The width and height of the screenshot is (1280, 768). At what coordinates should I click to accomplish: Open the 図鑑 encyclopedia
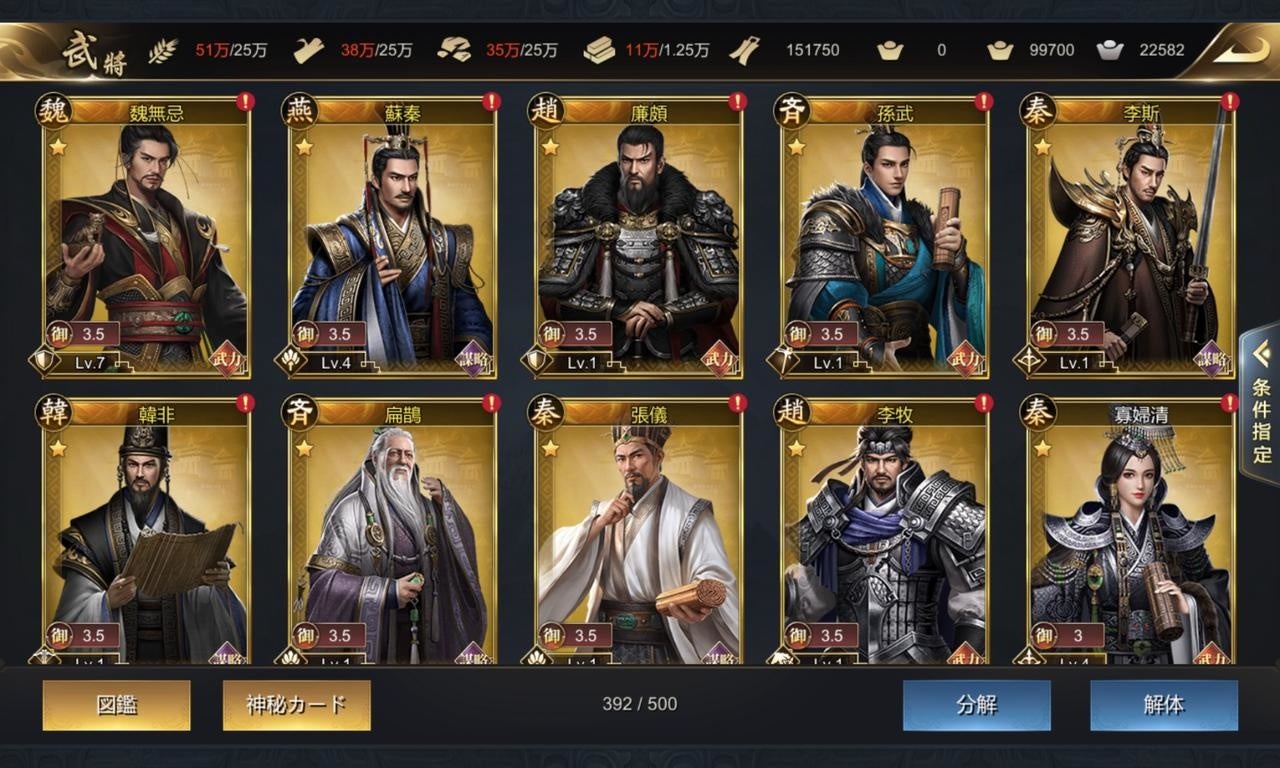pyautogui.click(x=116, y=704)
